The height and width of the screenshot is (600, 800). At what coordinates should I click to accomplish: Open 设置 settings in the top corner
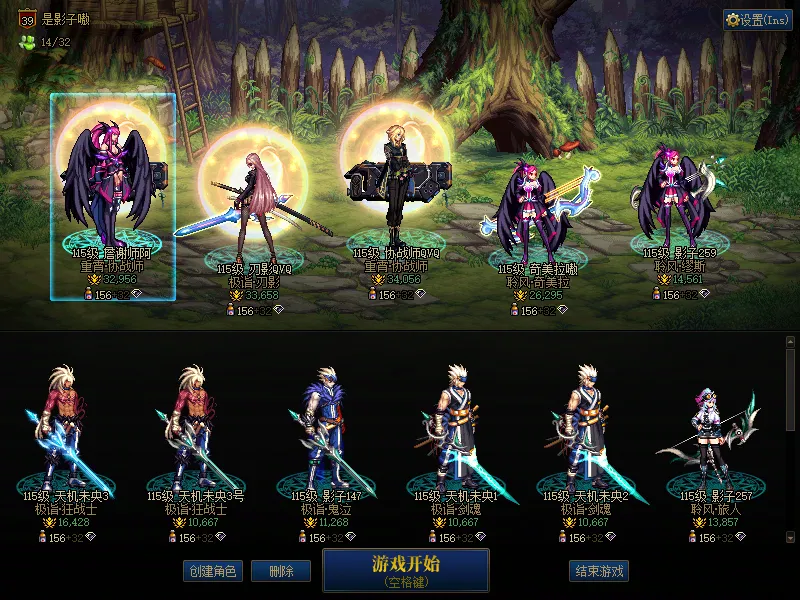click(758, 20)
